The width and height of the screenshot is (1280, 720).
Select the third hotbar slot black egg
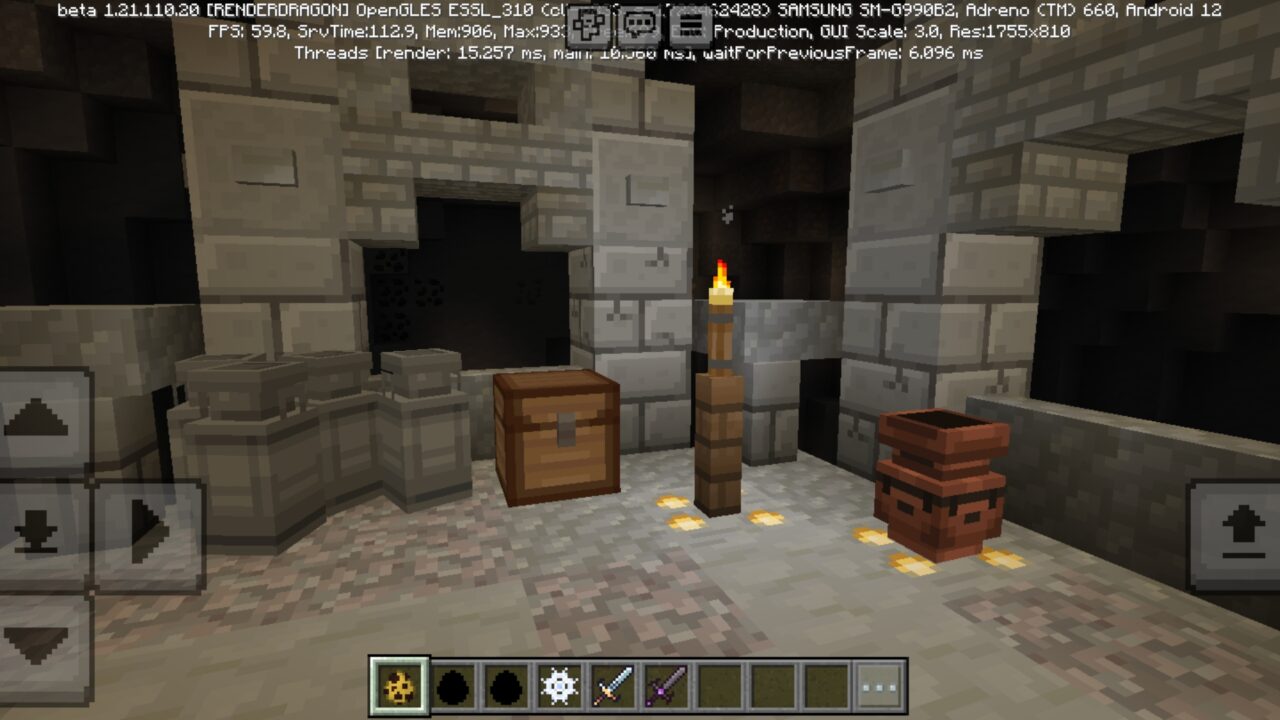pos(506,685)
